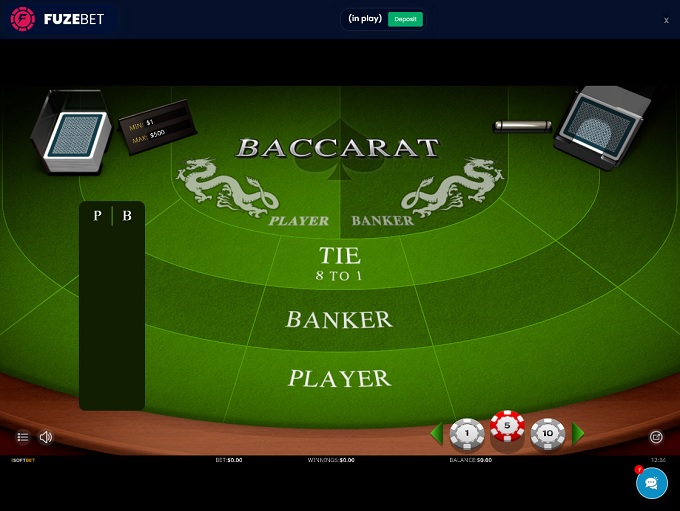Open the live chat bubble
The height and width of the screenshot is (511, 680).
point(651,483)
